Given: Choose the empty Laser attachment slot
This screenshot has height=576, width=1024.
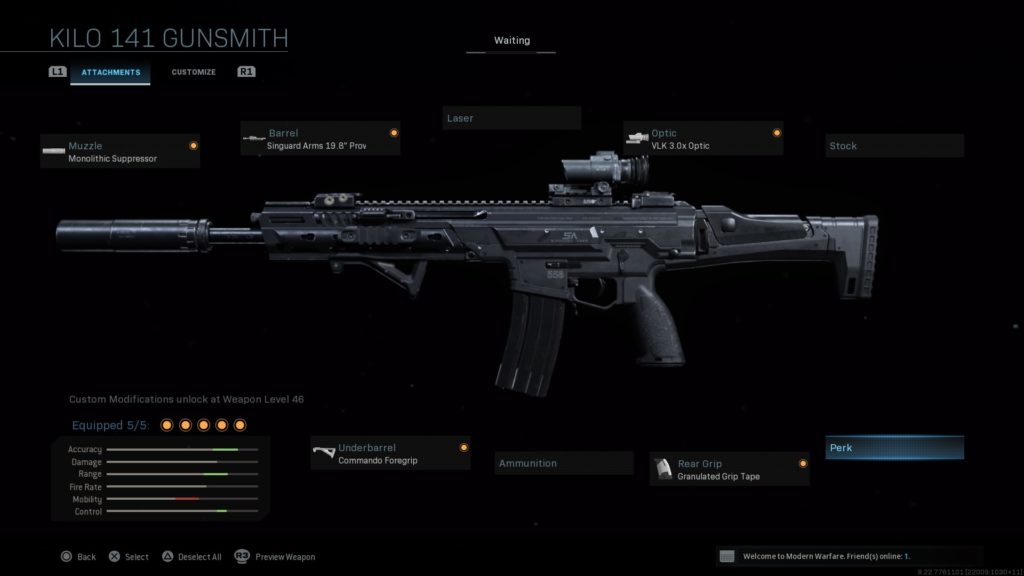Looking at the screenshot, I should point(512,118).
